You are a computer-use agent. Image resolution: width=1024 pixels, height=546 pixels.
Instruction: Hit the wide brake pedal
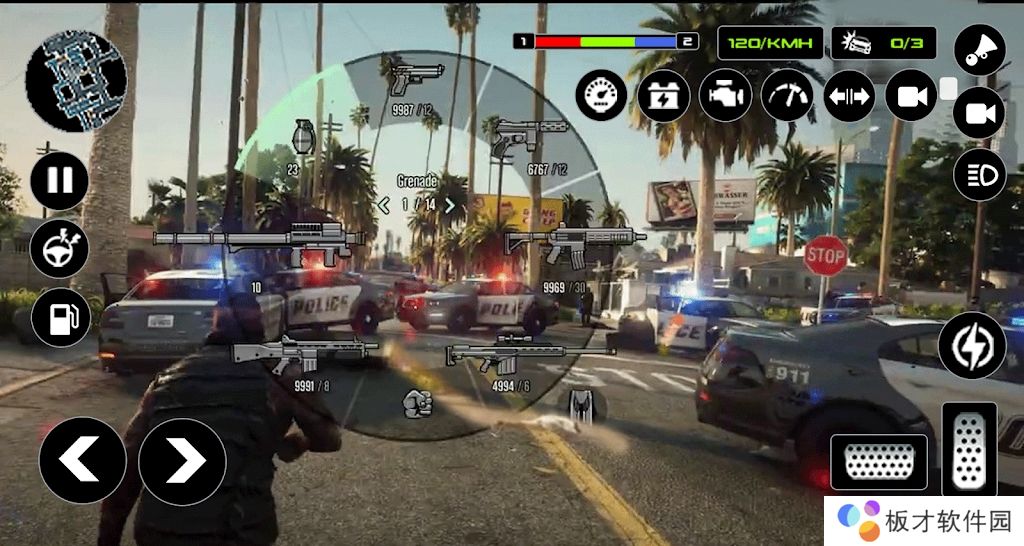click(879, 463)
